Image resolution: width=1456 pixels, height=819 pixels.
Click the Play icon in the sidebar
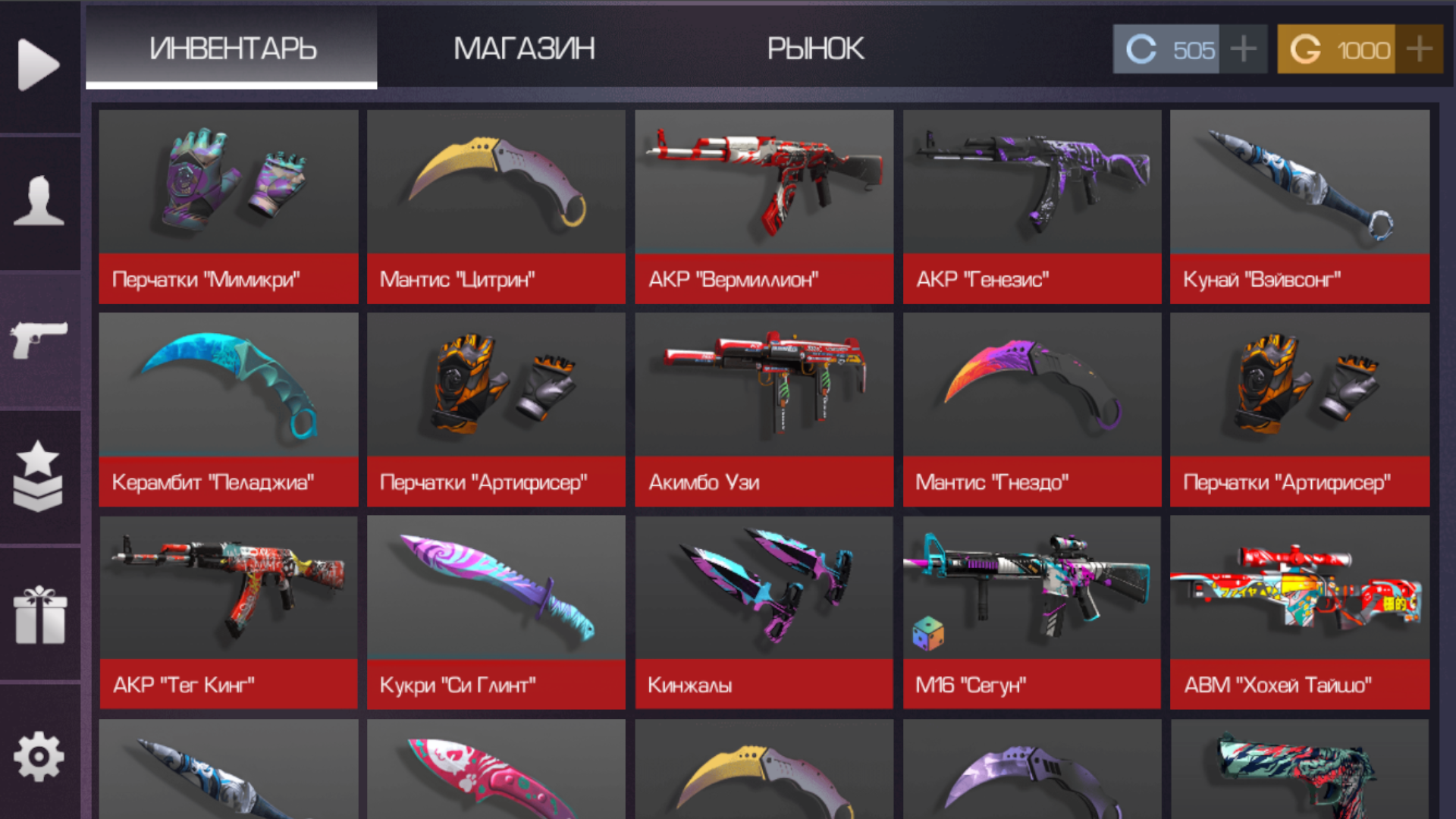click(38, 64)
